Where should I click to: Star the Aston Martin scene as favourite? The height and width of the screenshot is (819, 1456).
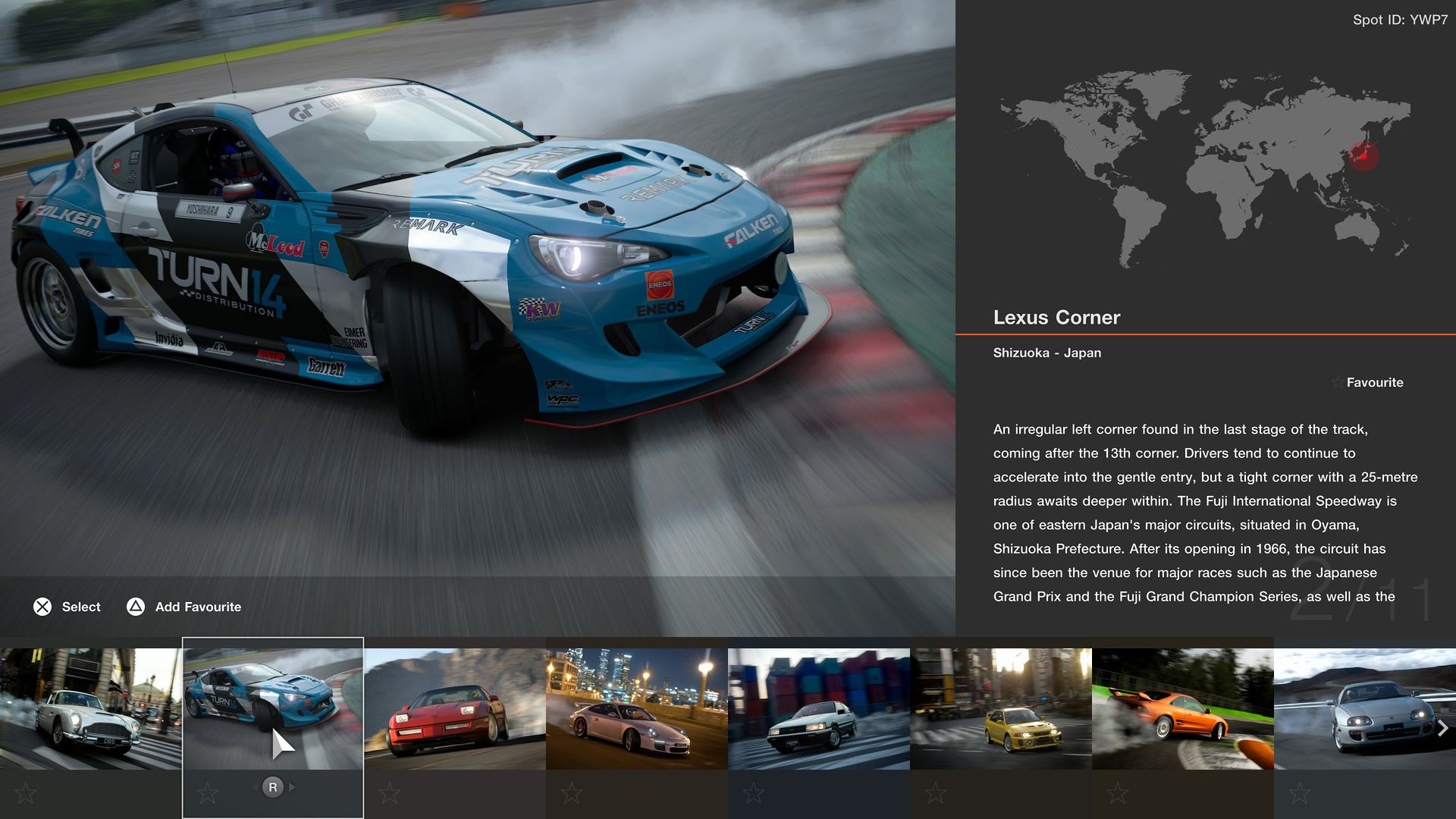pyautogui.click(x=26, y=793)
